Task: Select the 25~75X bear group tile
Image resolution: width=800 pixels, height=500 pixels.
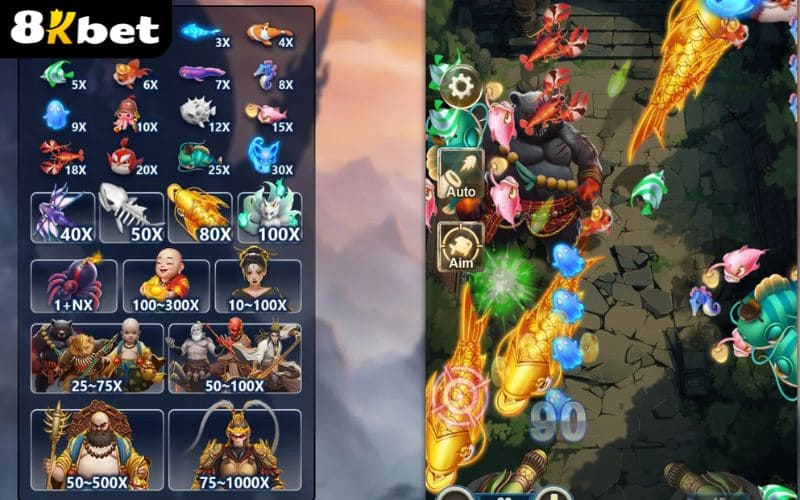Action: coord(97,357)
